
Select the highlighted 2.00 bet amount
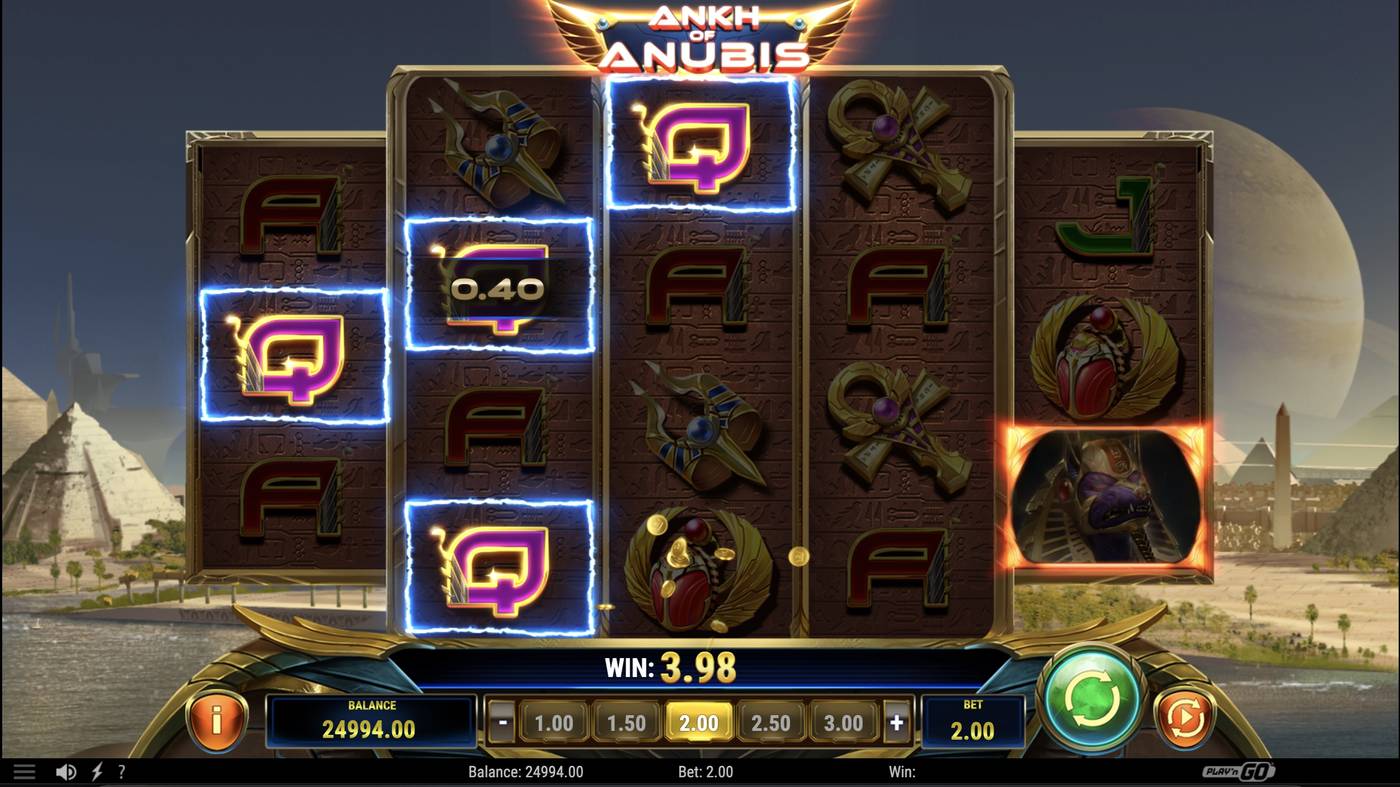point(701,720)
